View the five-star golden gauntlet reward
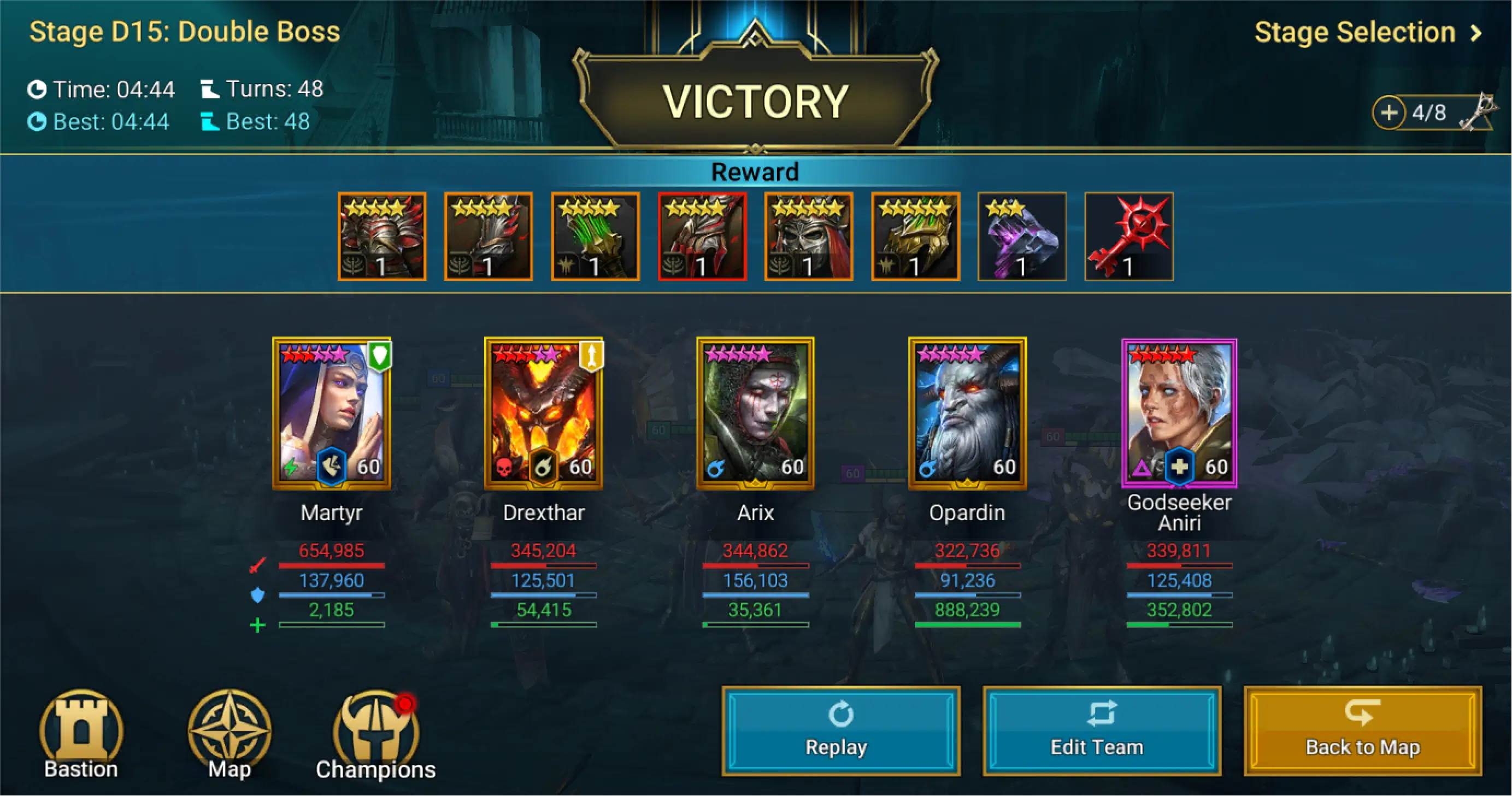Viewport: 1512px width, 796px height. (916, 237)
